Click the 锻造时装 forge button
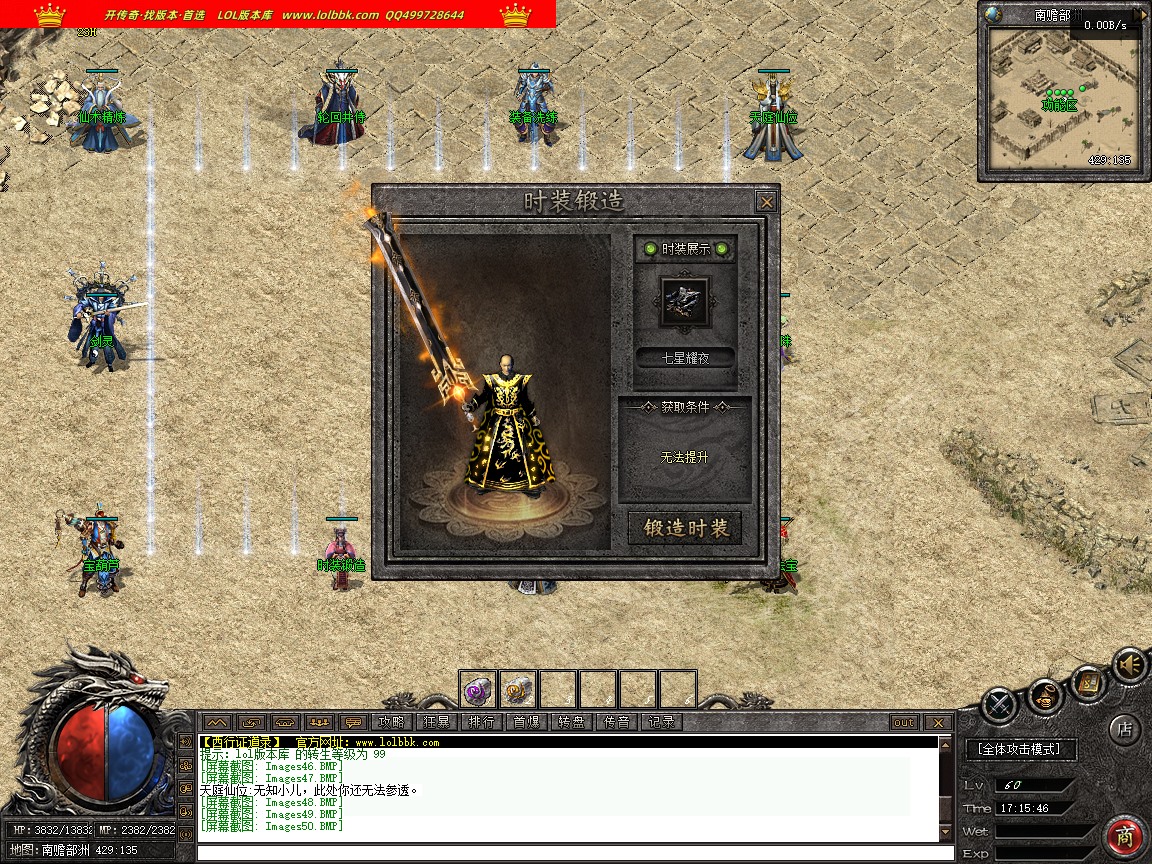The image size is (1152, 864). [685, 528]
